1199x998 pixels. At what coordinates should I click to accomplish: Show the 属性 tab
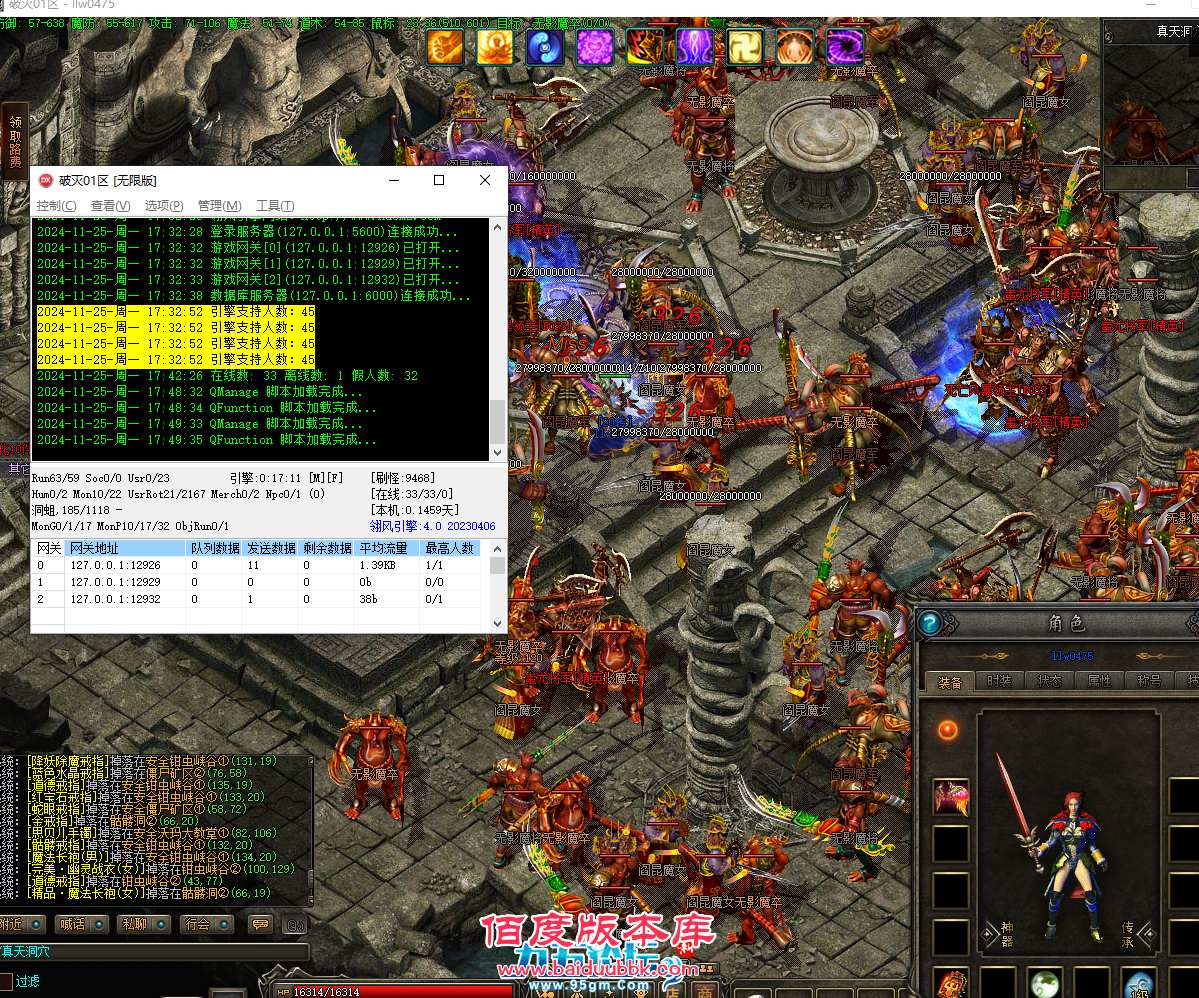(1099, 681)
